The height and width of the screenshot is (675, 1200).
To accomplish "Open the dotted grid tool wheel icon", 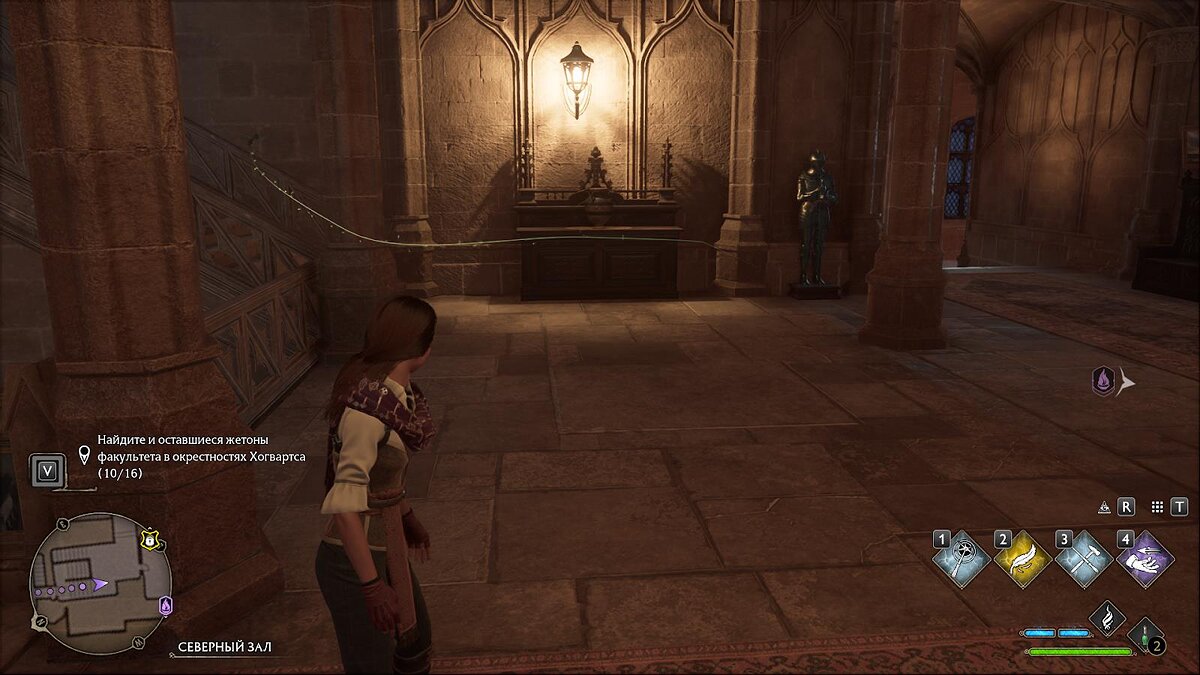I will pos(1157,507).
